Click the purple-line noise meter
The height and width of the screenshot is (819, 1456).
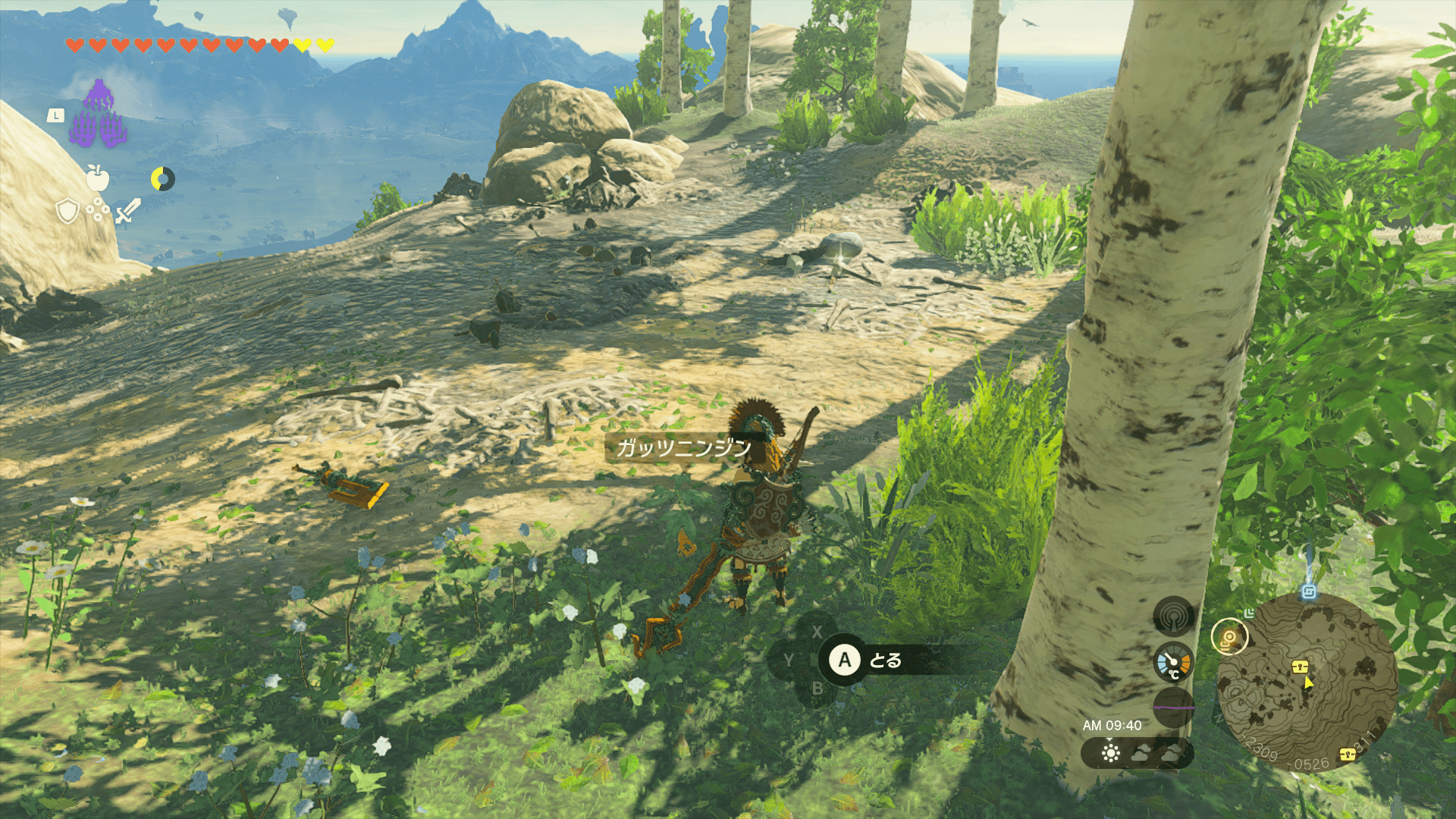1173,707
